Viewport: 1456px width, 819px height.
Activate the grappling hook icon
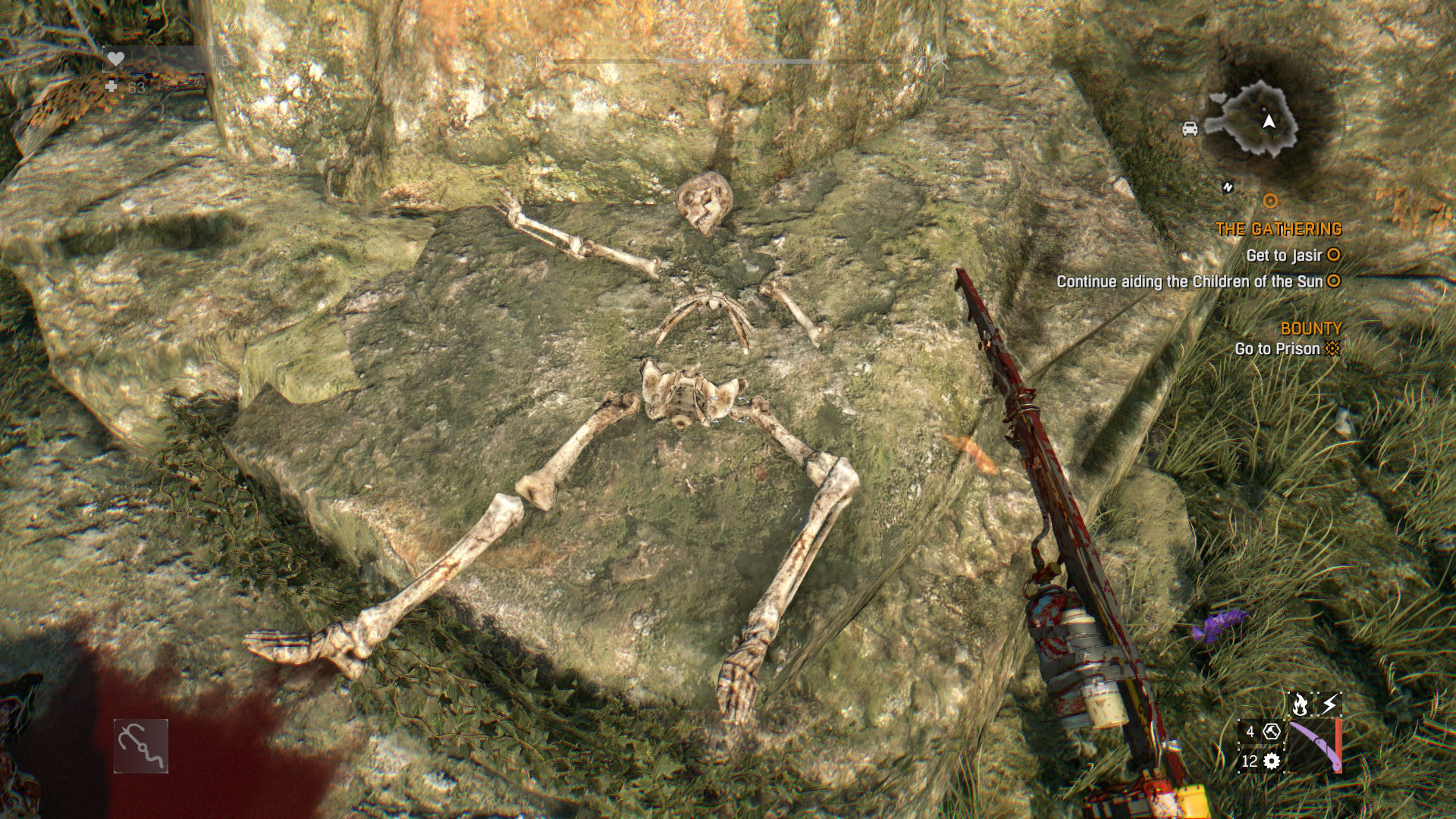click(x=141, y=746)
